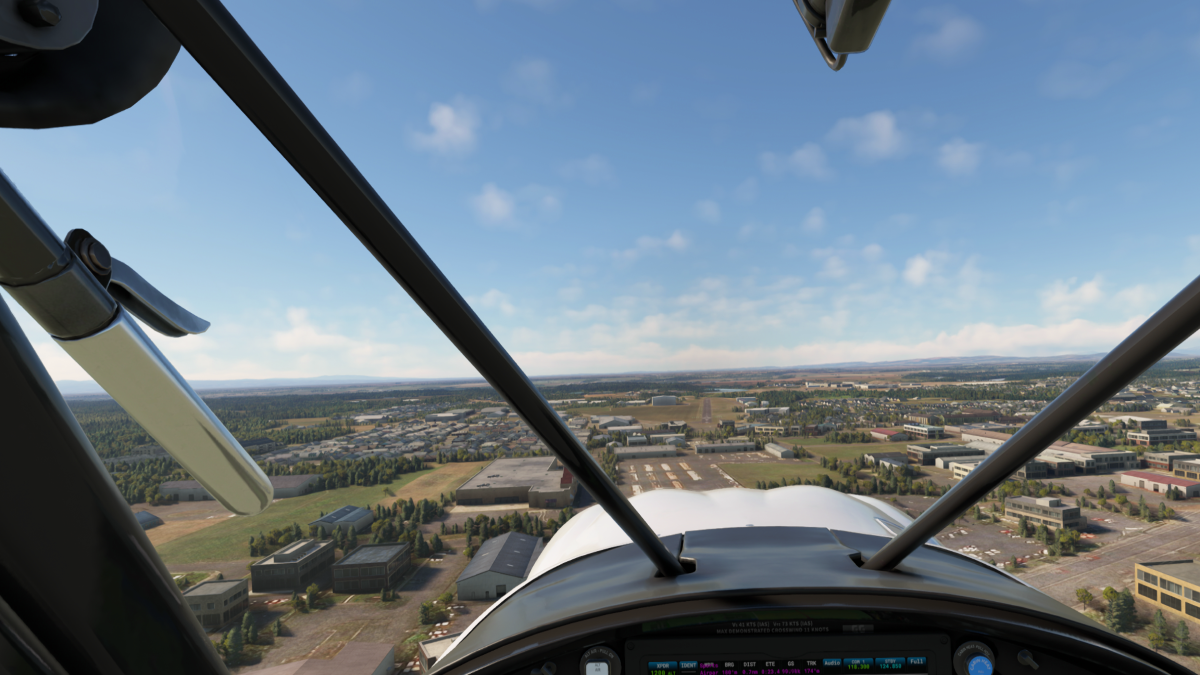This screenshot has width=1200, height=675.
Task: Open the Audio panel on the touchscreen
Action: click(832, 663)
